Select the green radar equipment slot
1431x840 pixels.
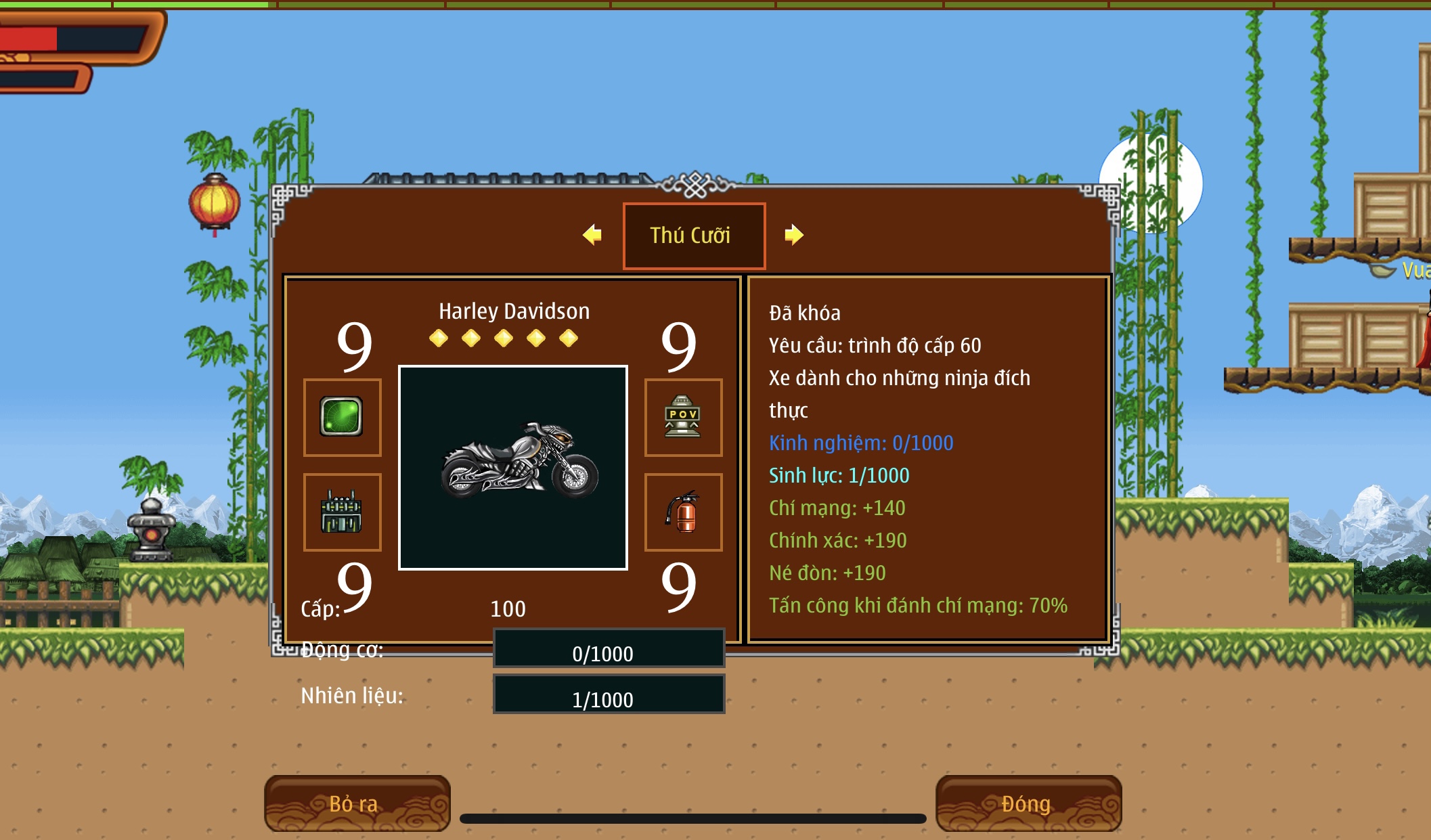tap(342, 417)
